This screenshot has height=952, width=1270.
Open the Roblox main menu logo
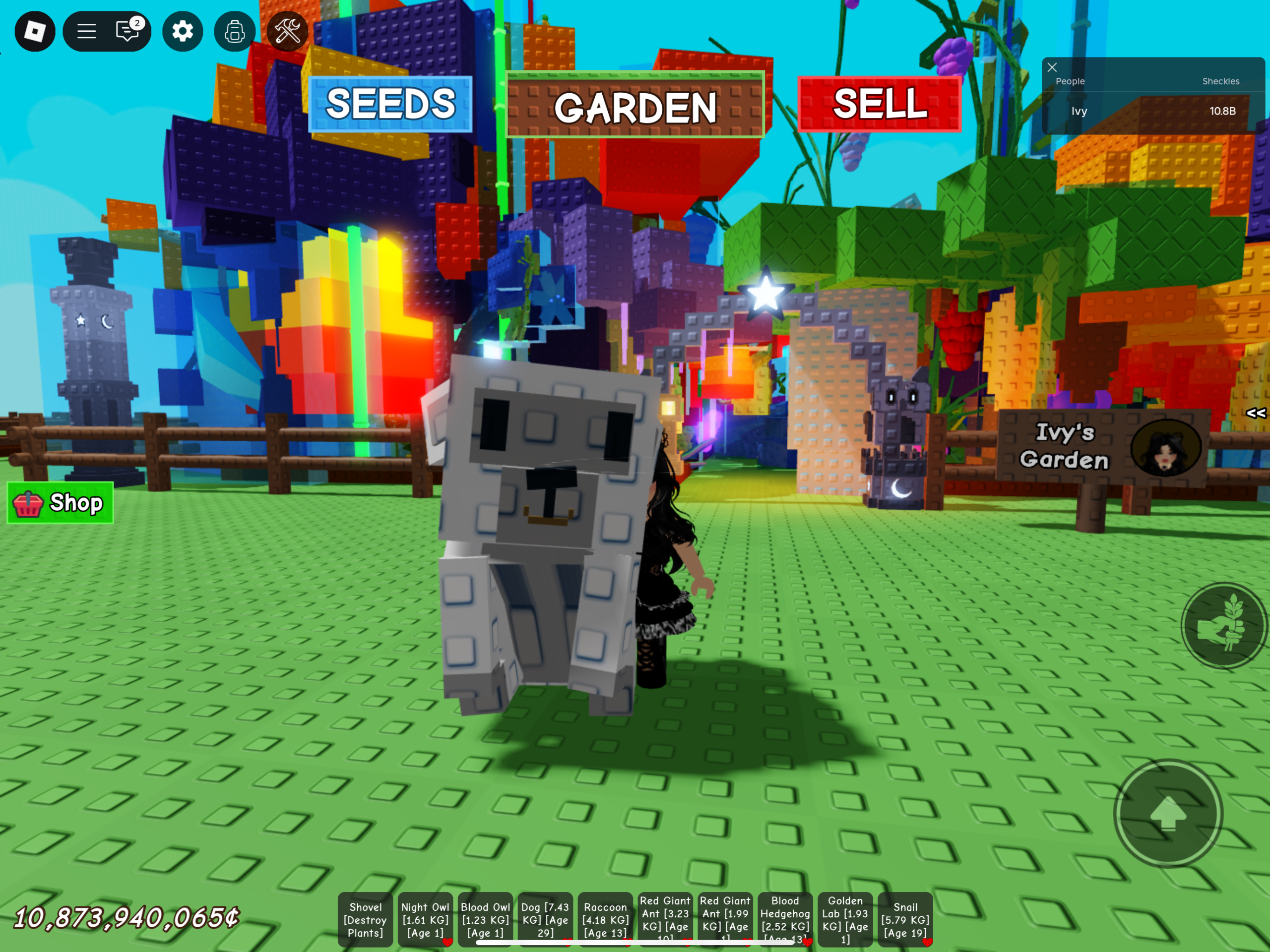pyautogui.click(x=34, y=31)
